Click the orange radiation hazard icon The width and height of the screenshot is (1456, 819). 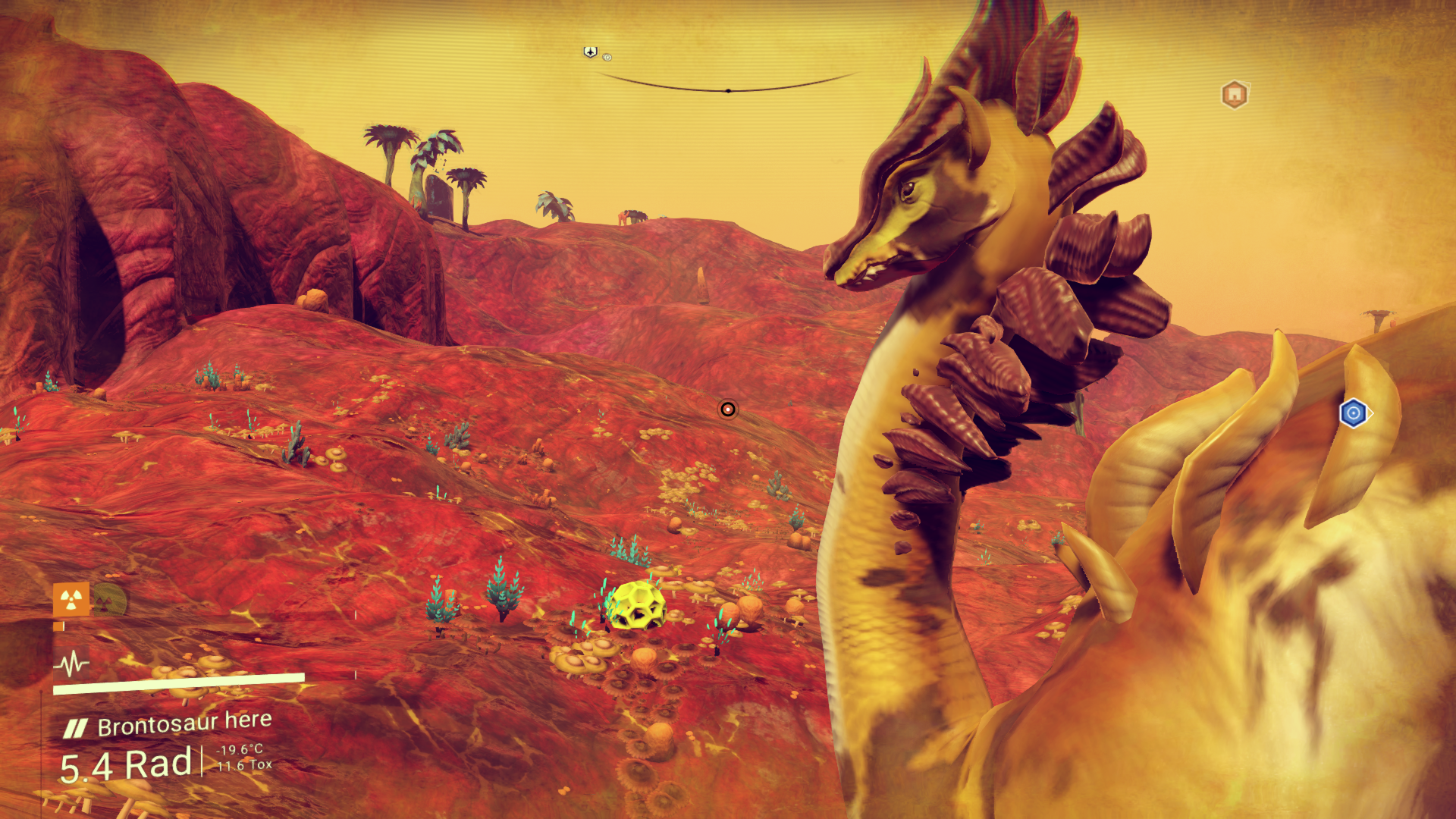click(71, 600)
